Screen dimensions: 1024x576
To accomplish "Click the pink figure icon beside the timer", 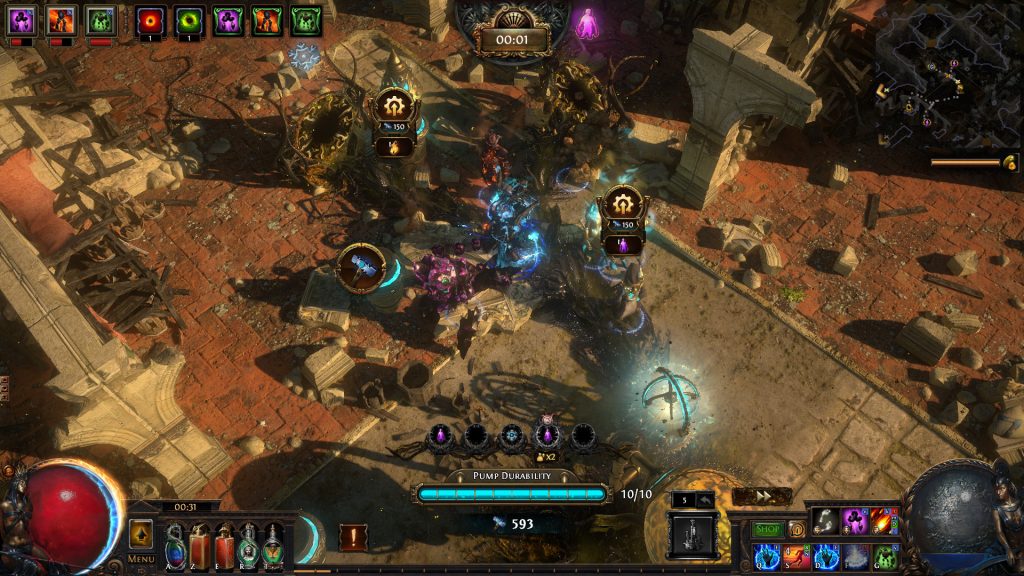I will point(587,22).
